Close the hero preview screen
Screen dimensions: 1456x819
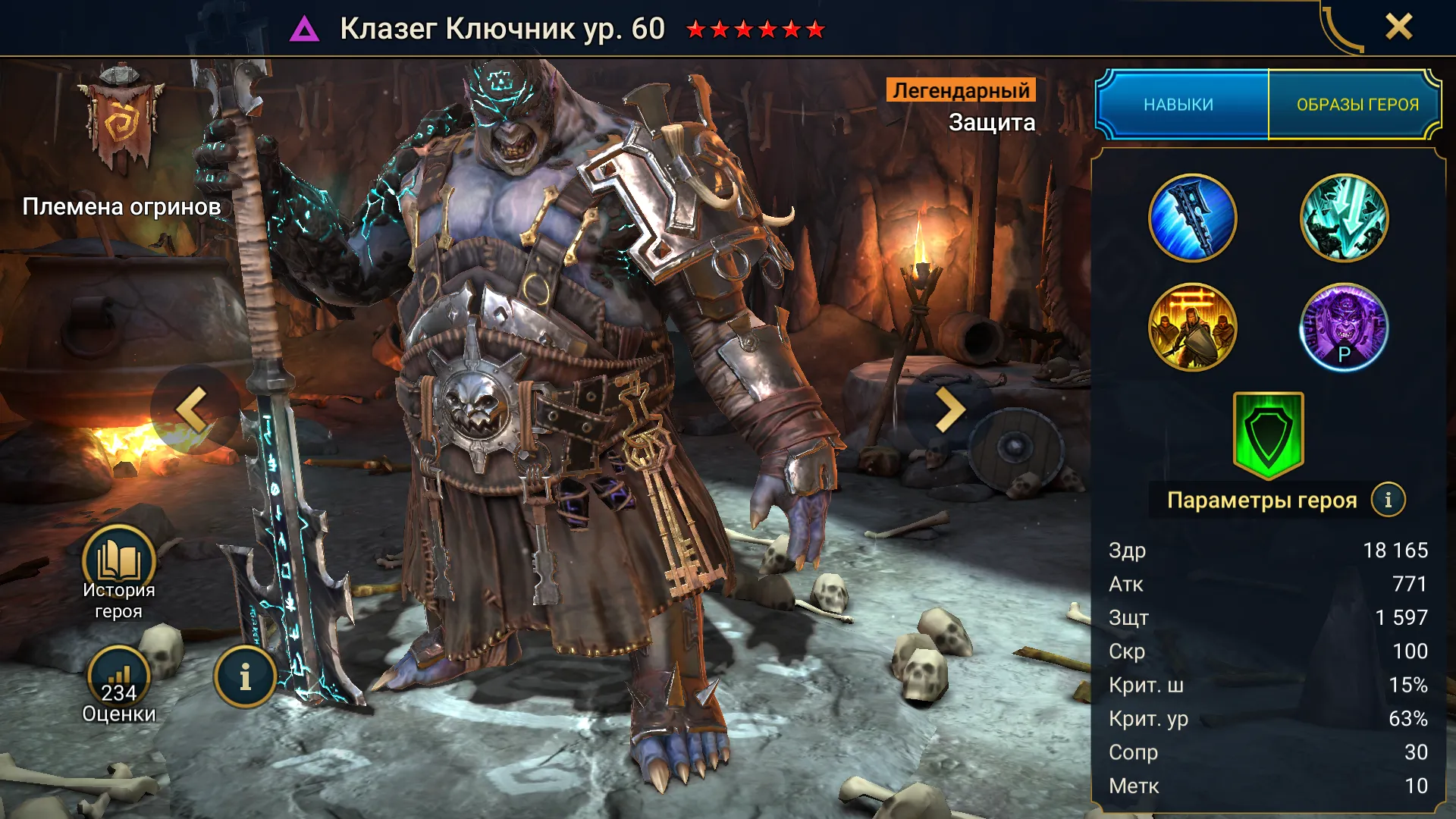click(x=1398, y=27)
